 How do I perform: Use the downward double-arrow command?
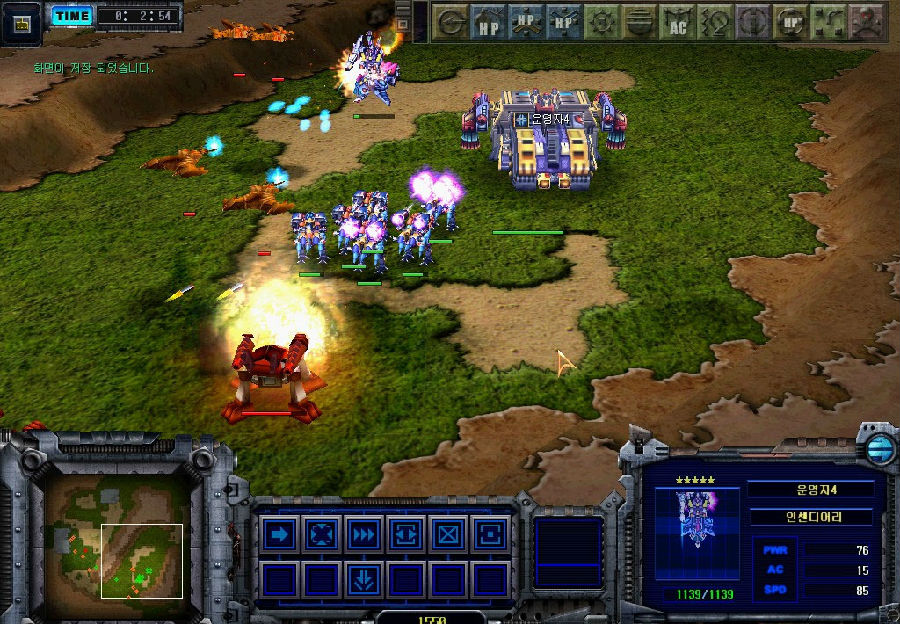364,578
